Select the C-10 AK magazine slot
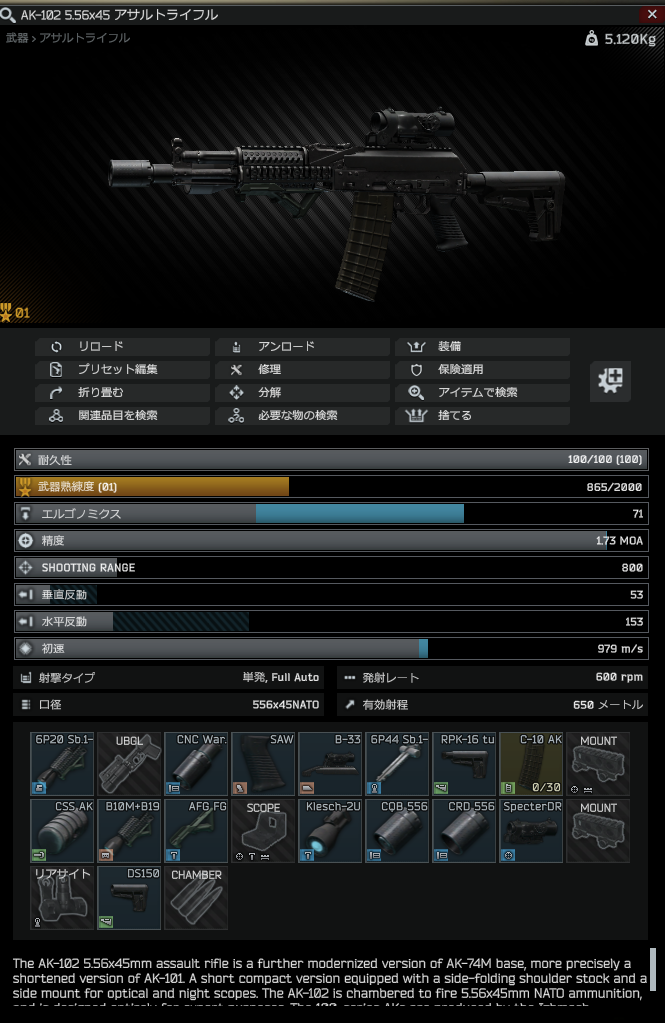Image resolution: width=665 pixels, height=1023 pixels. [x=531, y=763]
